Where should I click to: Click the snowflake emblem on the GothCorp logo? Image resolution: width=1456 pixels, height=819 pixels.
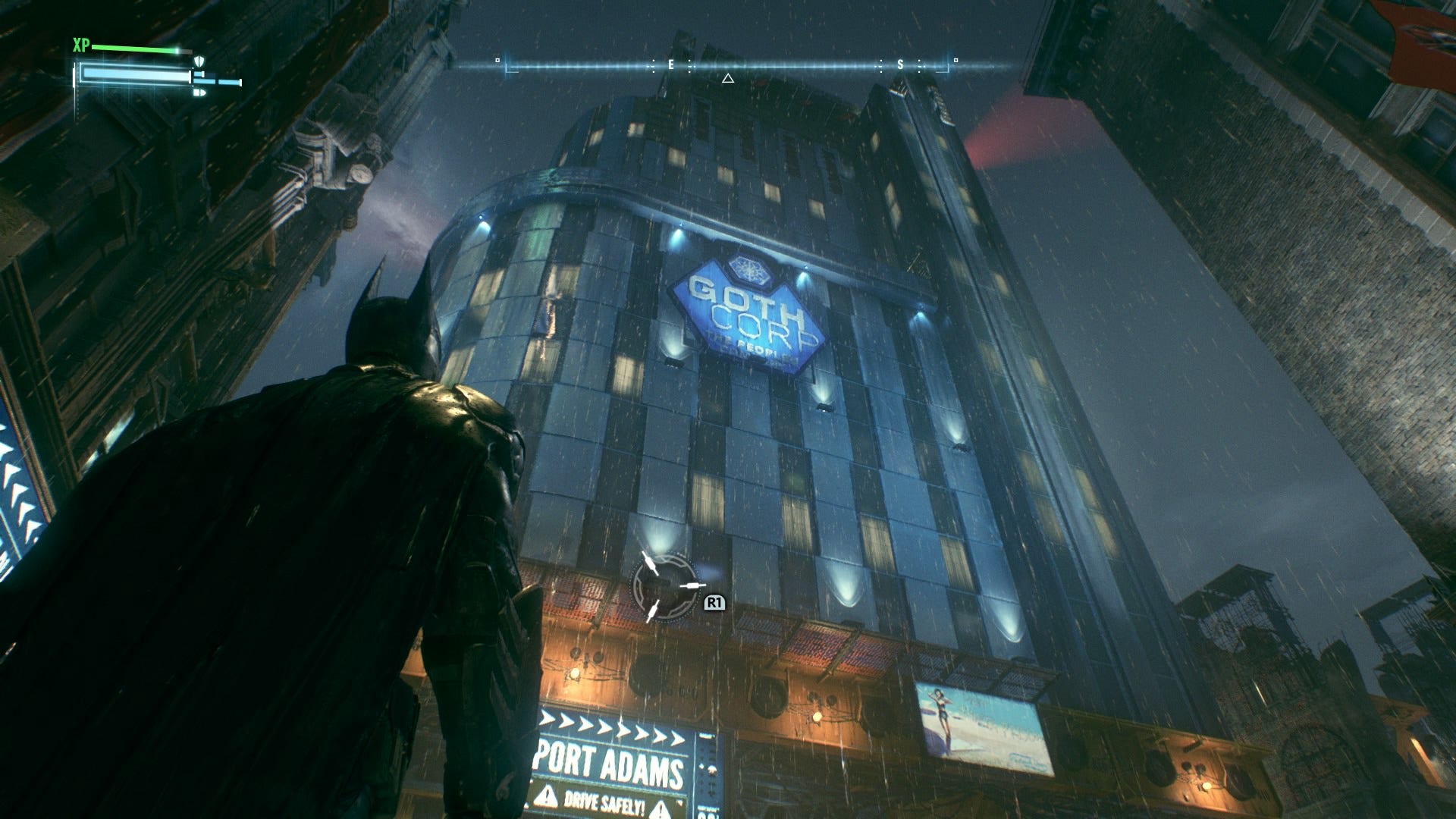[749, 269]
